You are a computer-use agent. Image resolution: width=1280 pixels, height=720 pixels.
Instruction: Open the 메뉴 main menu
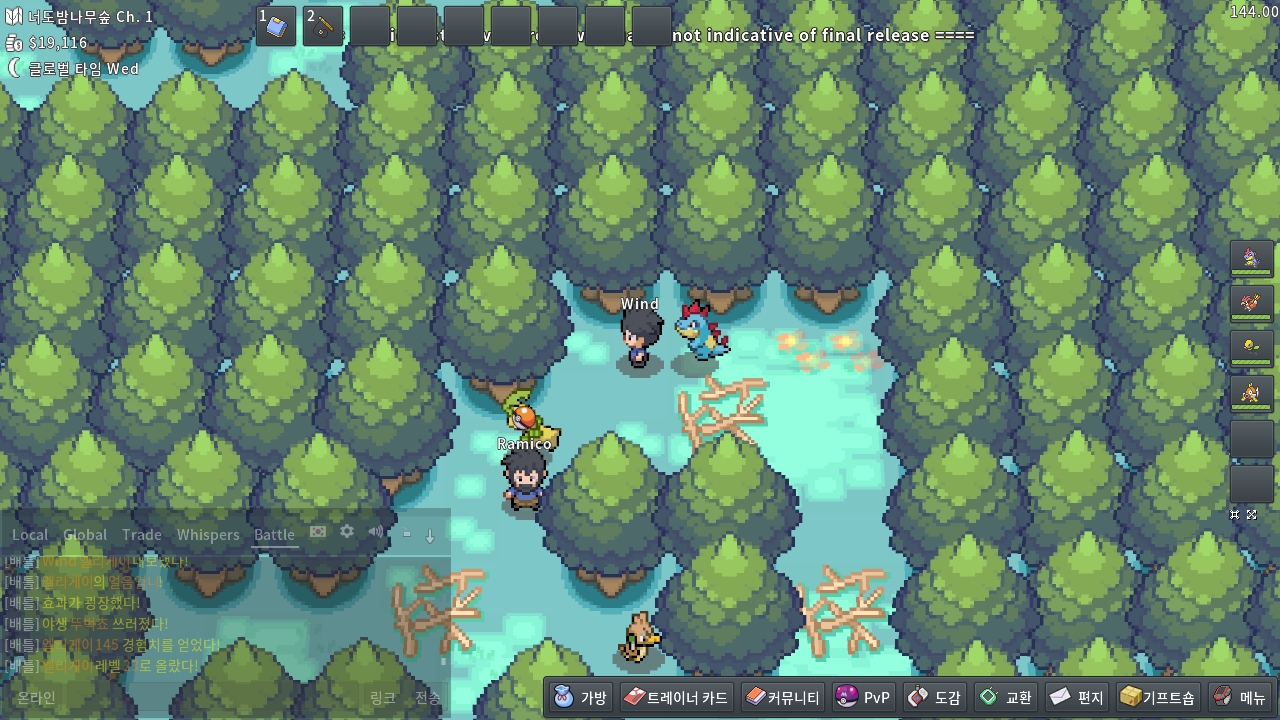1240,697
